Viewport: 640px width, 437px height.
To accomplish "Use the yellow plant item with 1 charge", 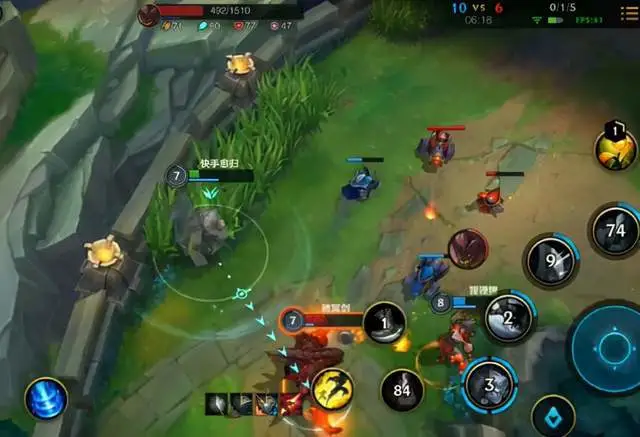I will (616, 147).
